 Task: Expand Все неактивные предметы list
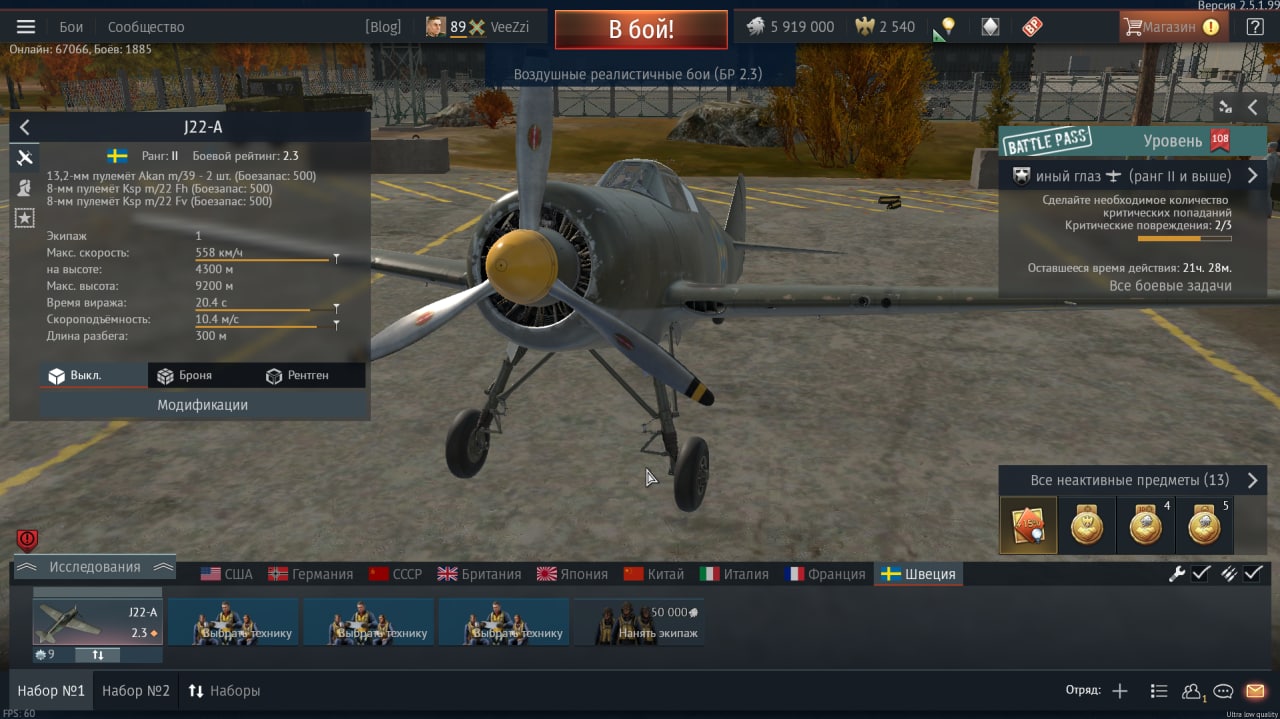[1130, 480]
